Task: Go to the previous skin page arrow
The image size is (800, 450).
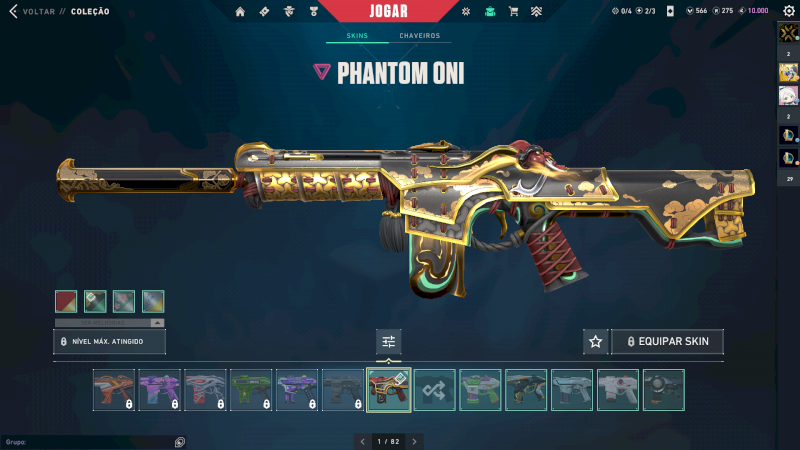Action: point(361,441)
